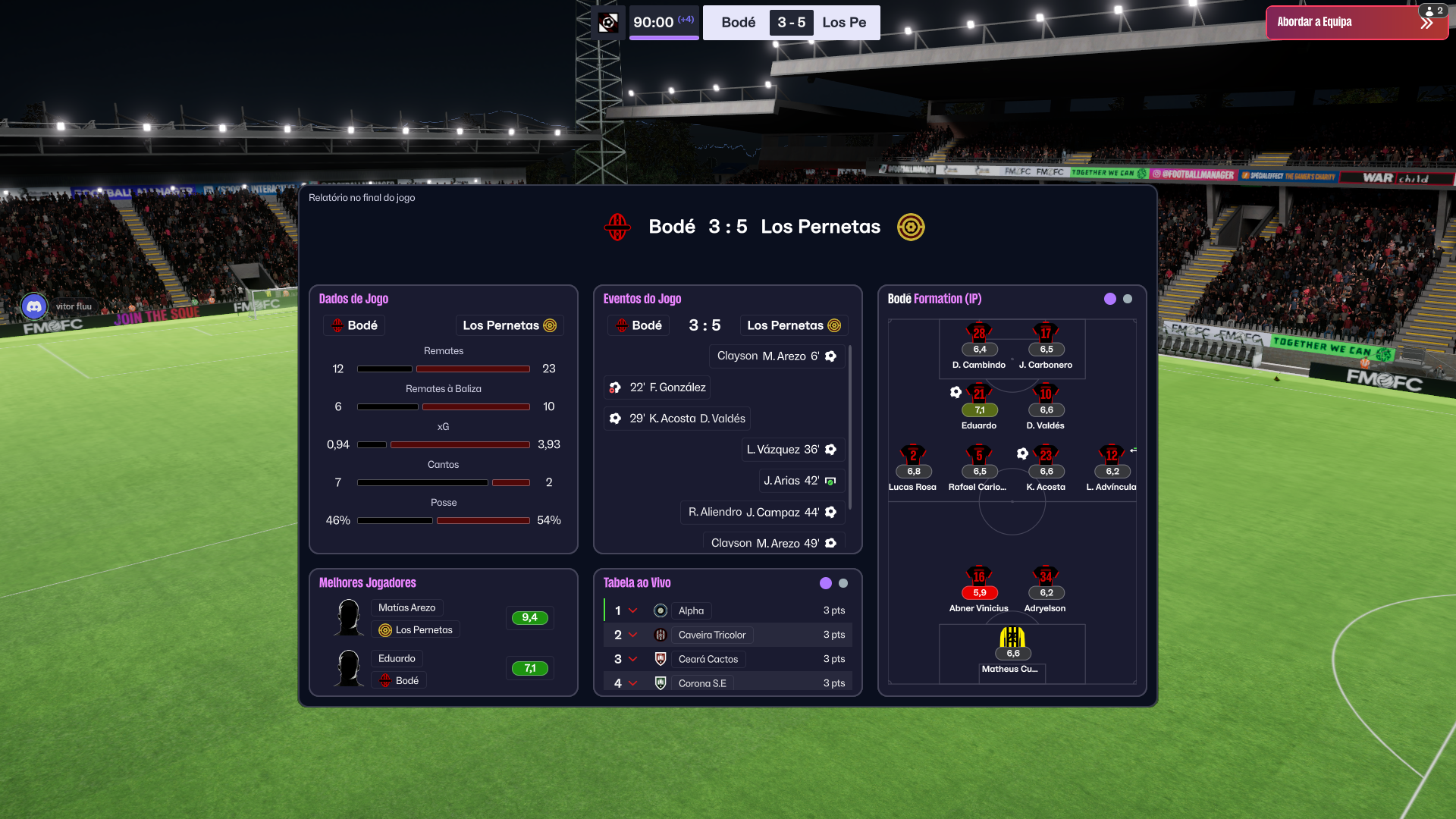The image size is (1456, 819).
Task: Open the match highlights ball icon
Action: pyautogui.click(x=608, y=23)
